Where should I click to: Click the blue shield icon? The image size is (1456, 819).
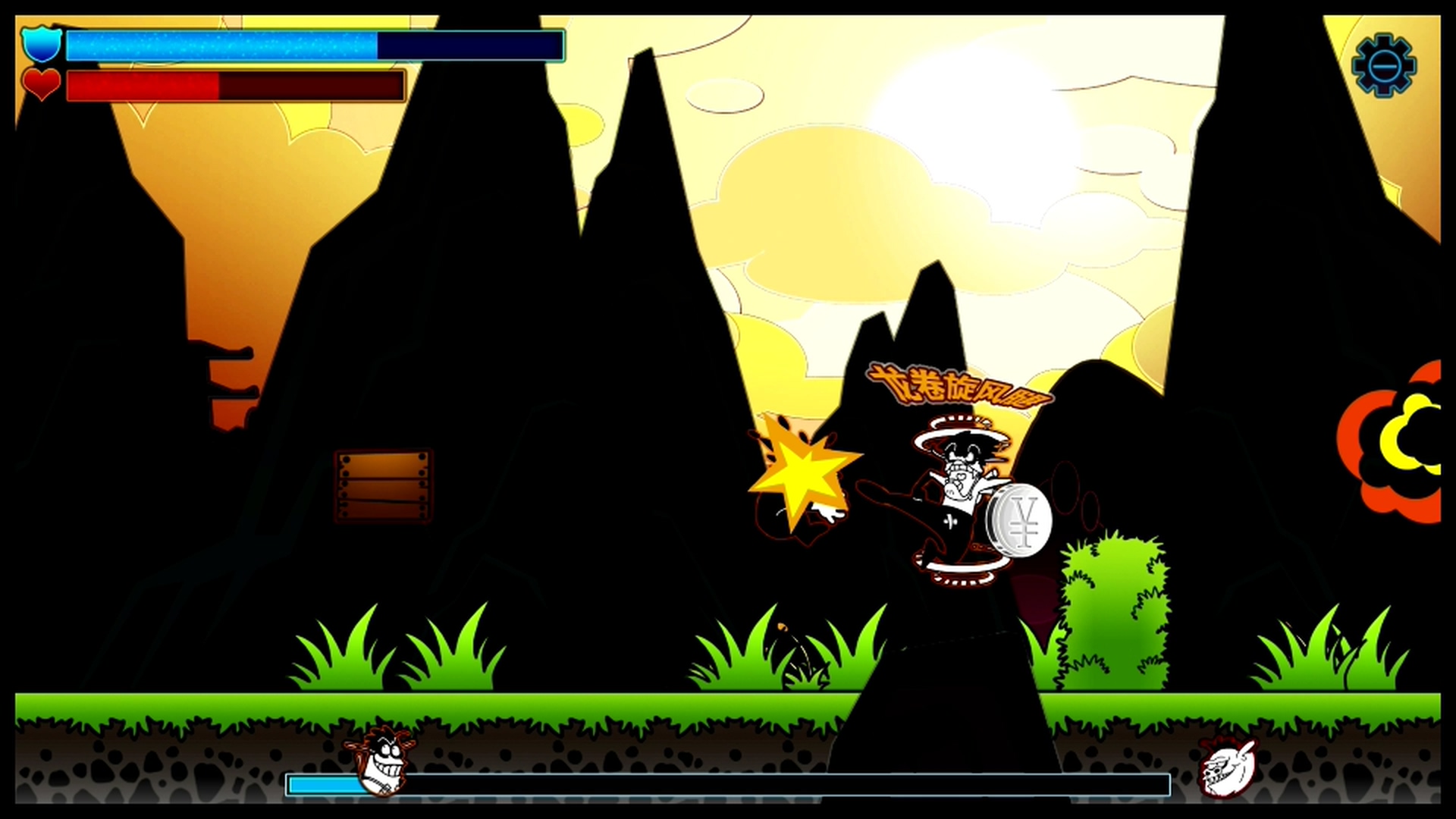point(40,44)
